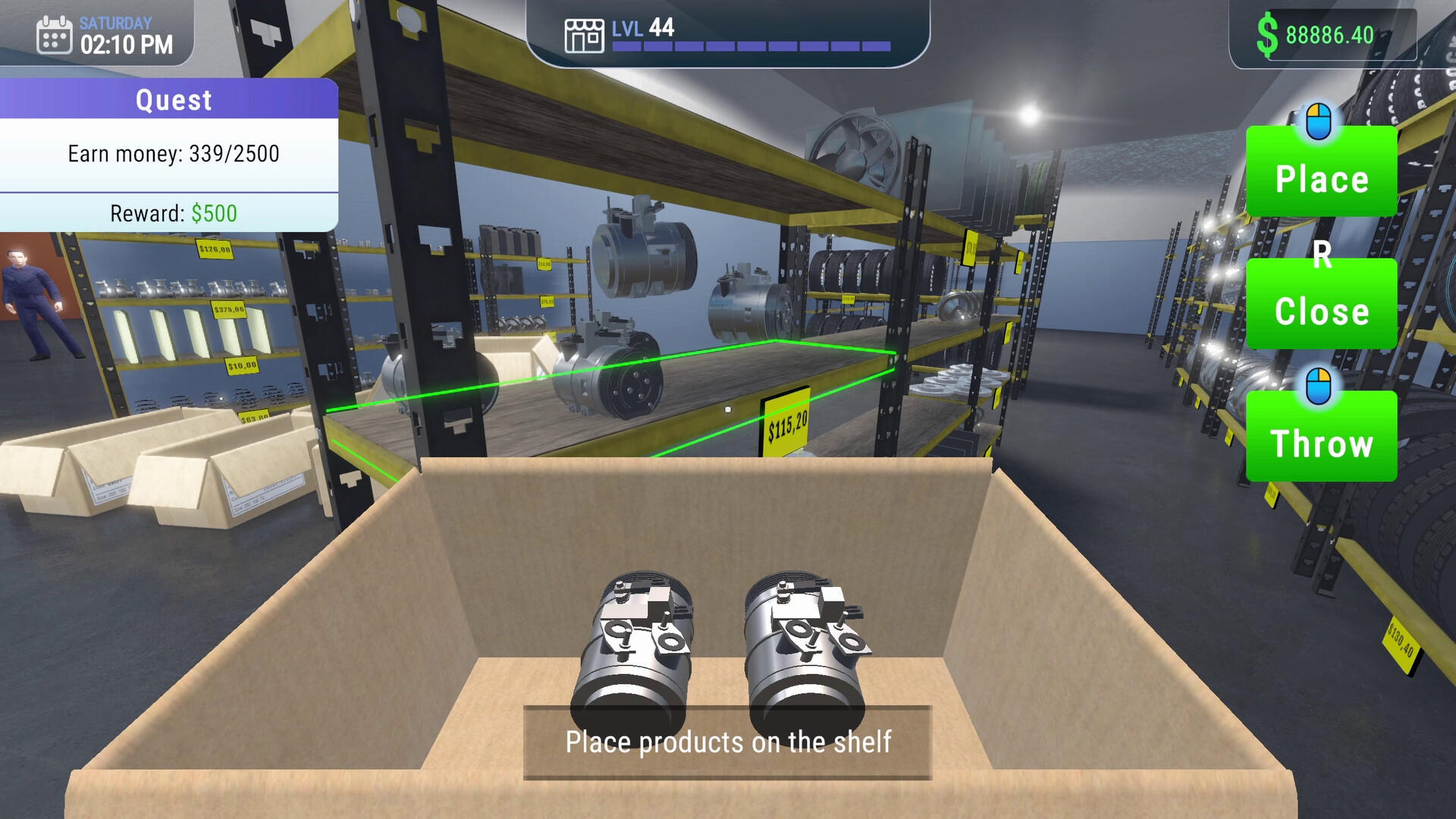Toggle the Quest panel visibility
The height and width of the screenshot is (819, 1456).
click(x=173, y=99)
